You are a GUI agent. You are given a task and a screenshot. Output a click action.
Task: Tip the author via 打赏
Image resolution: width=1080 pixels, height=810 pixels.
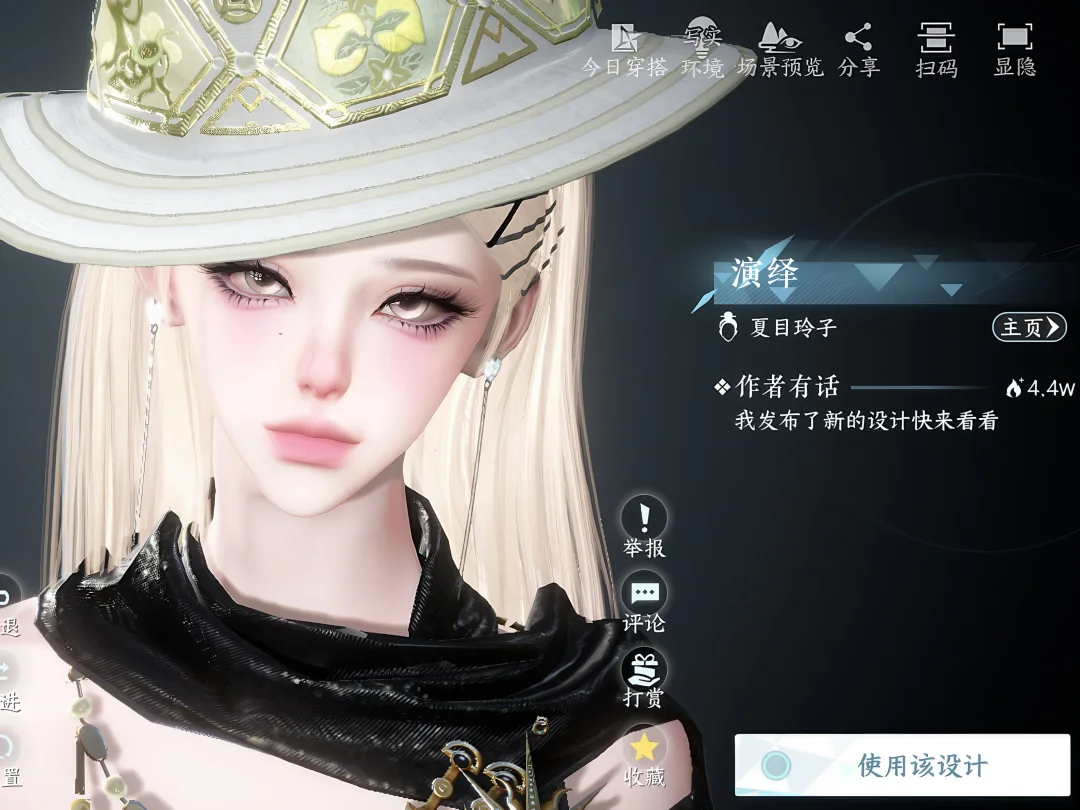[x=644, y=678]
